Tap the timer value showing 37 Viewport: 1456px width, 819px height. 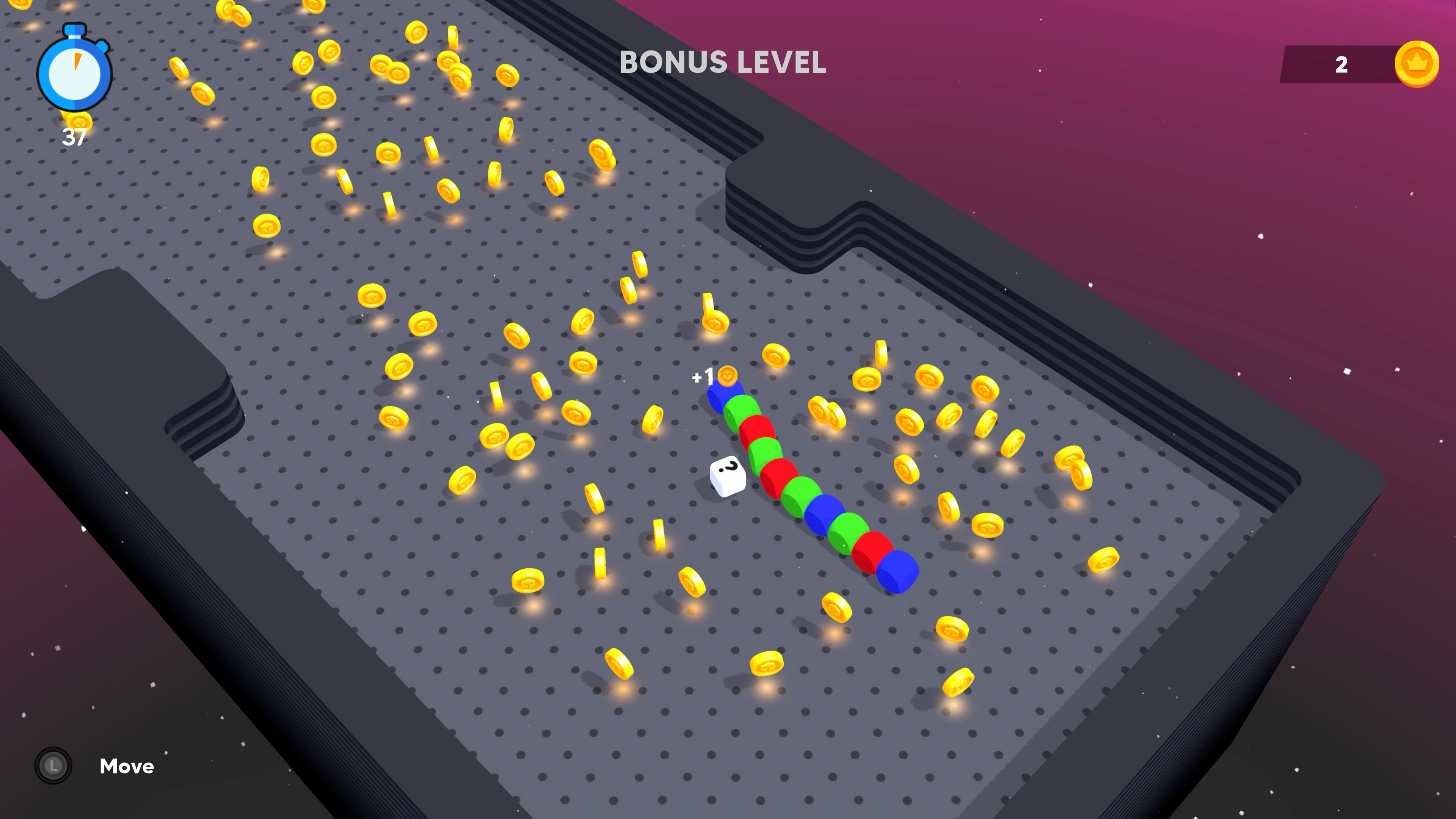click(x=75, y=136)
